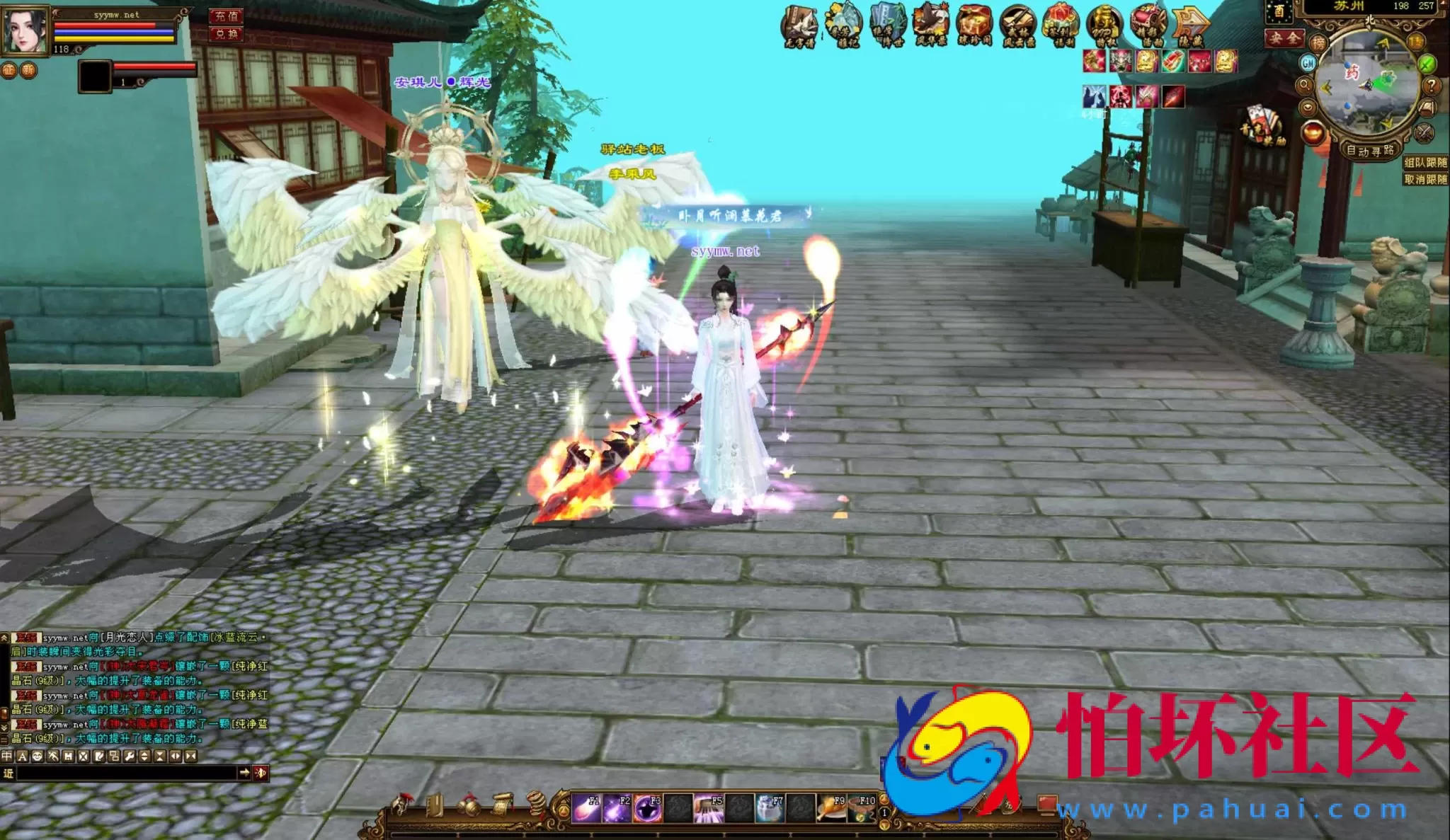Image resolution: width=1450 pixels, height=840 pixels.
Task: Open the 榜 ranking menu
Action: pyautogui.click(x=1318, y=42)
